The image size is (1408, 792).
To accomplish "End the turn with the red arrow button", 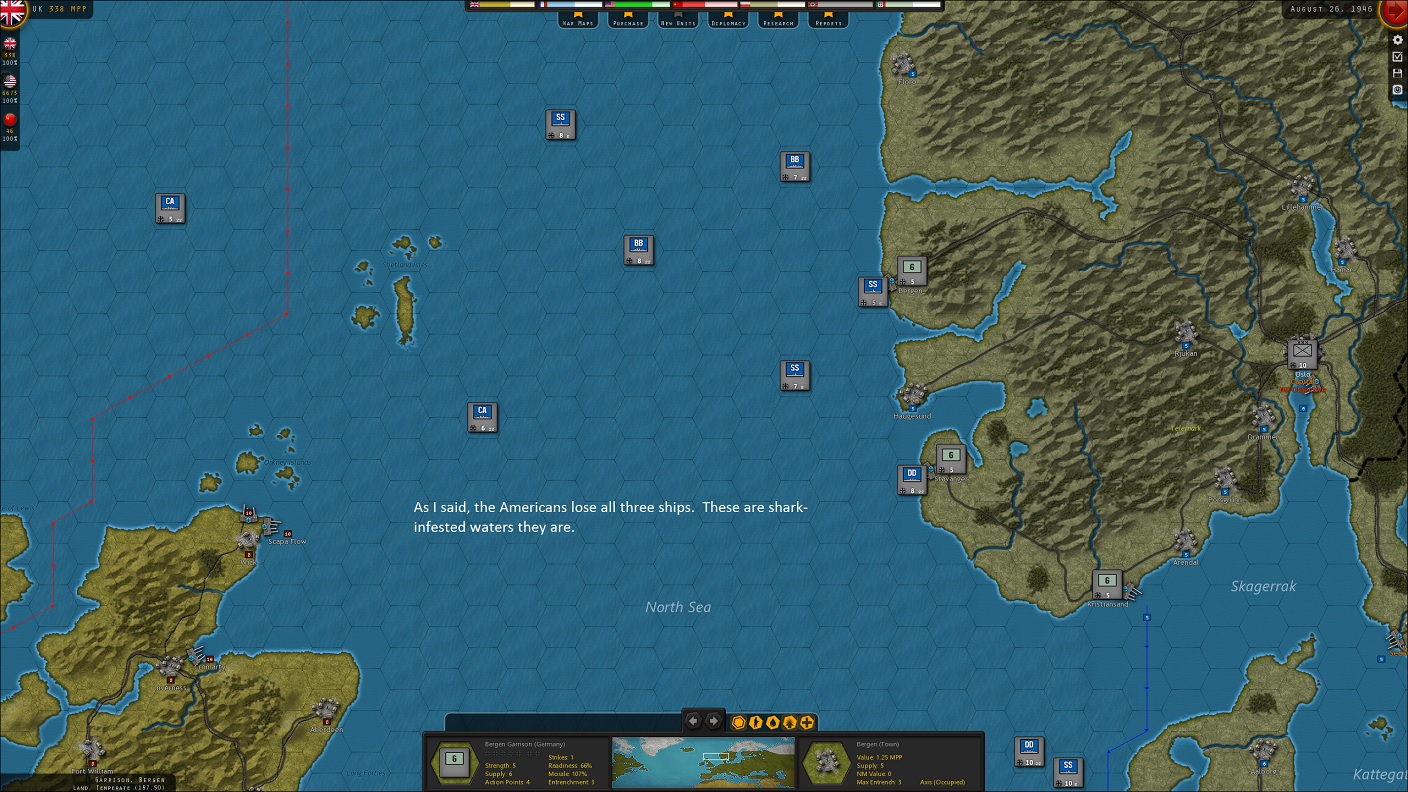I will (1396, 12).
